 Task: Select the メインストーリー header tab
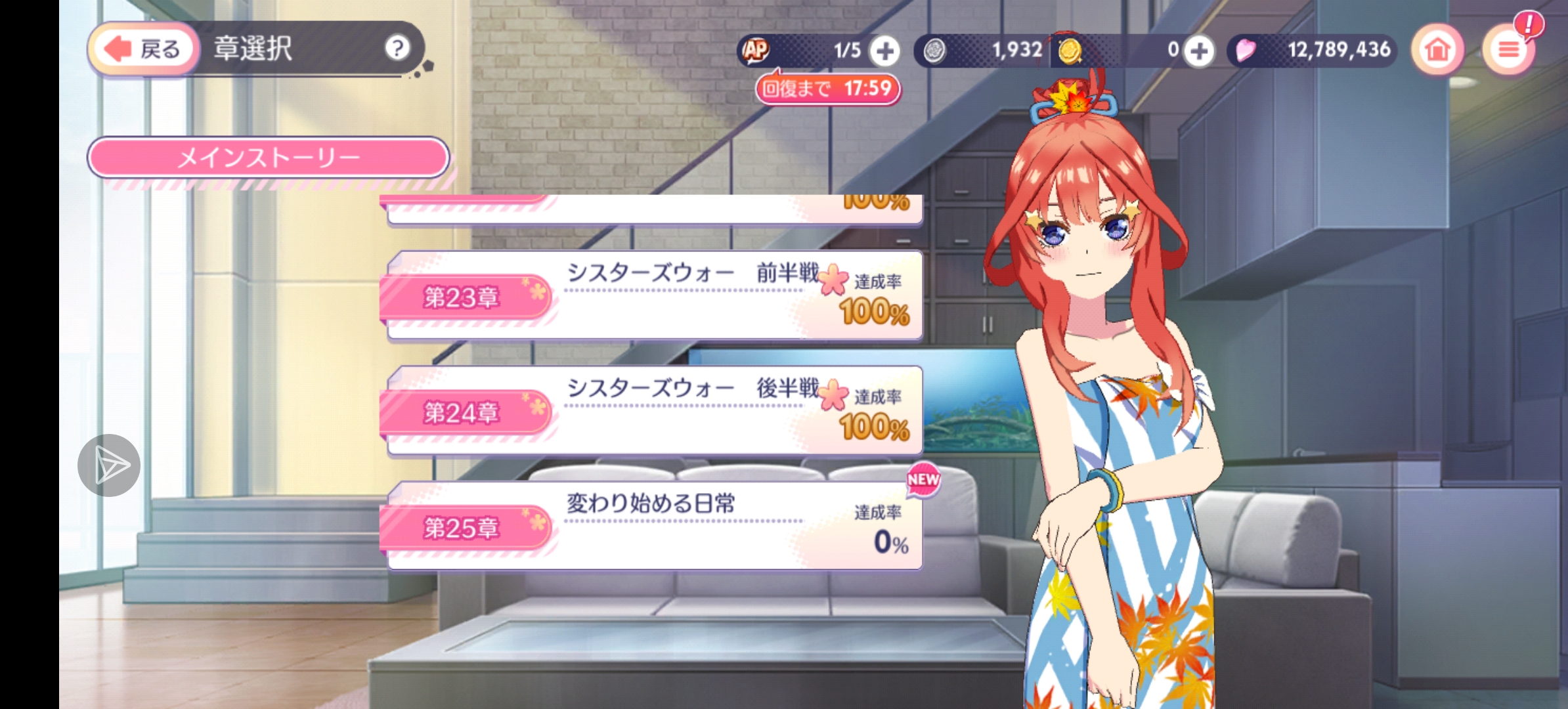tap(269, 158)
